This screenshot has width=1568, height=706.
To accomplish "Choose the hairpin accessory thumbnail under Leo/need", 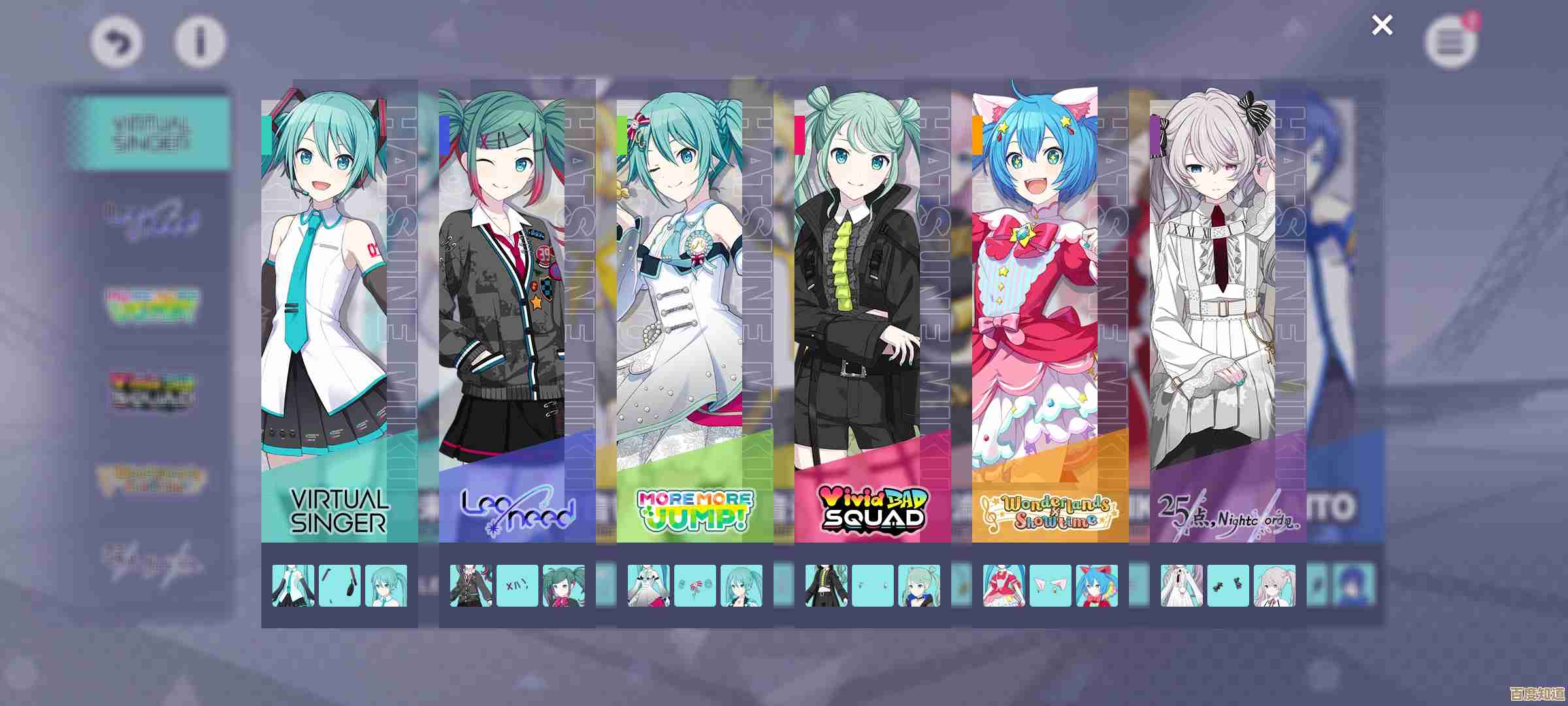I will (x=517, y=586).
